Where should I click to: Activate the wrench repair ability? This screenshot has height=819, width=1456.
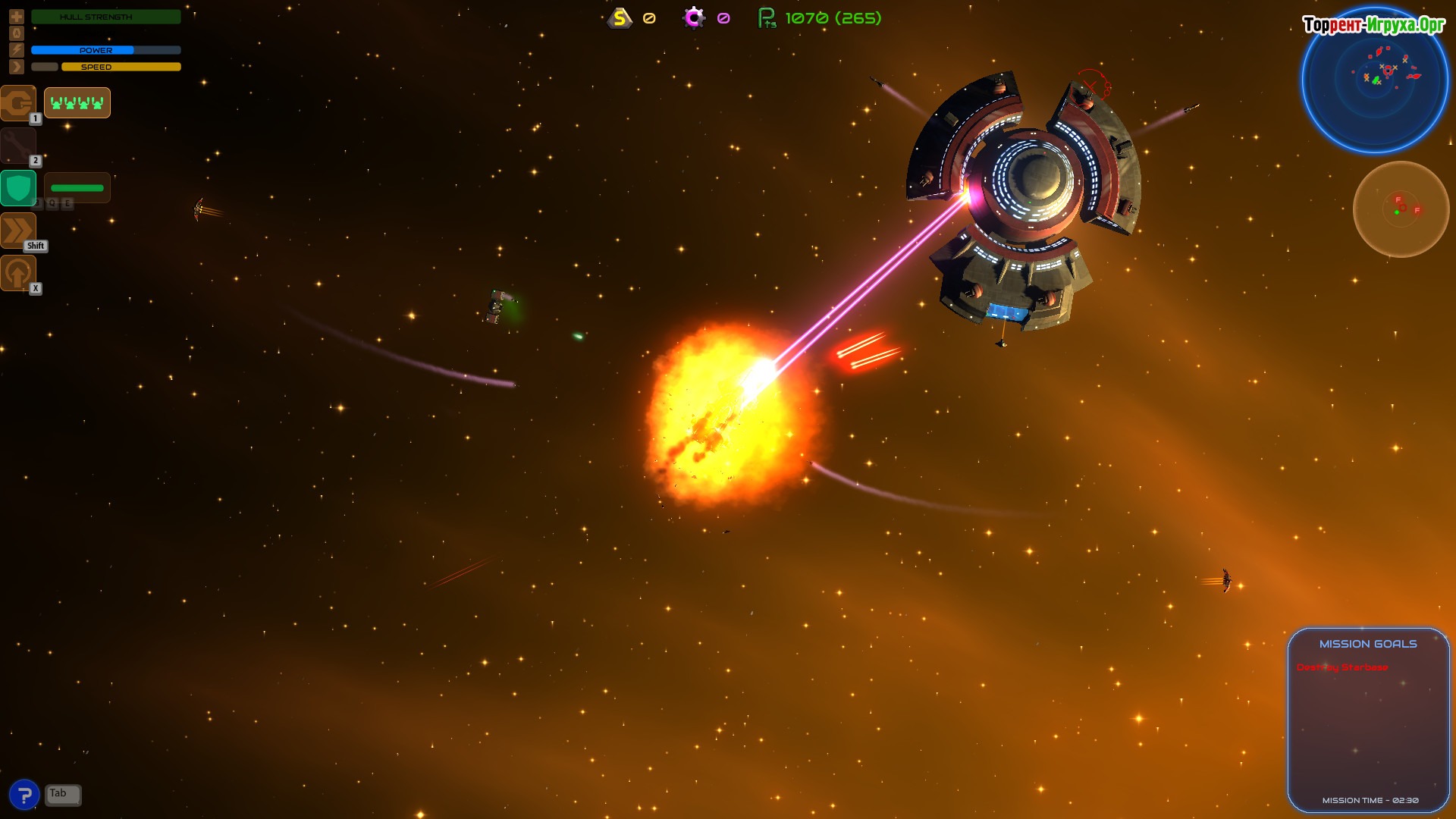(17, 146)
